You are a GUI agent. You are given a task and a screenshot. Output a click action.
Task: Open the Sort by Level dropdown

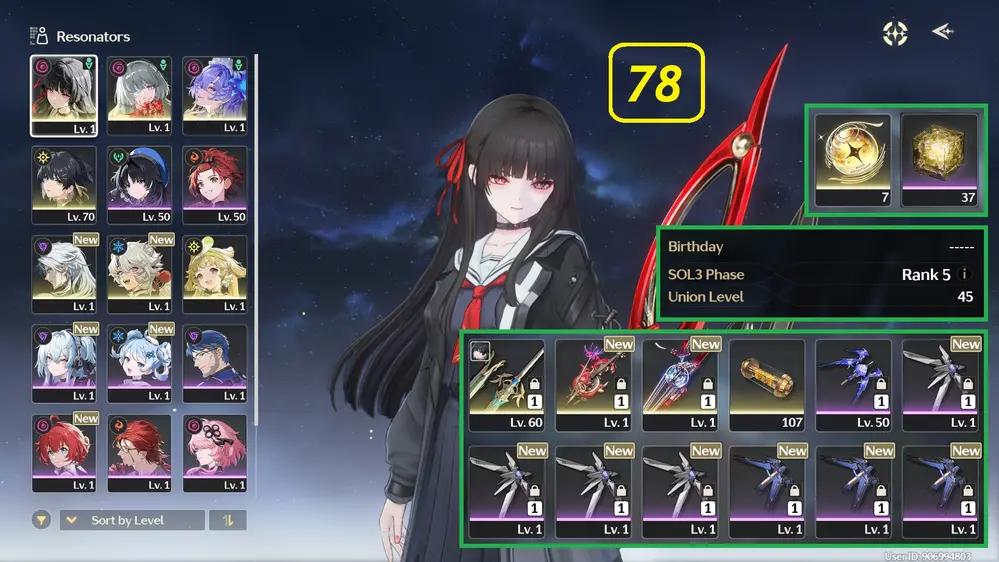coord(131,520)
